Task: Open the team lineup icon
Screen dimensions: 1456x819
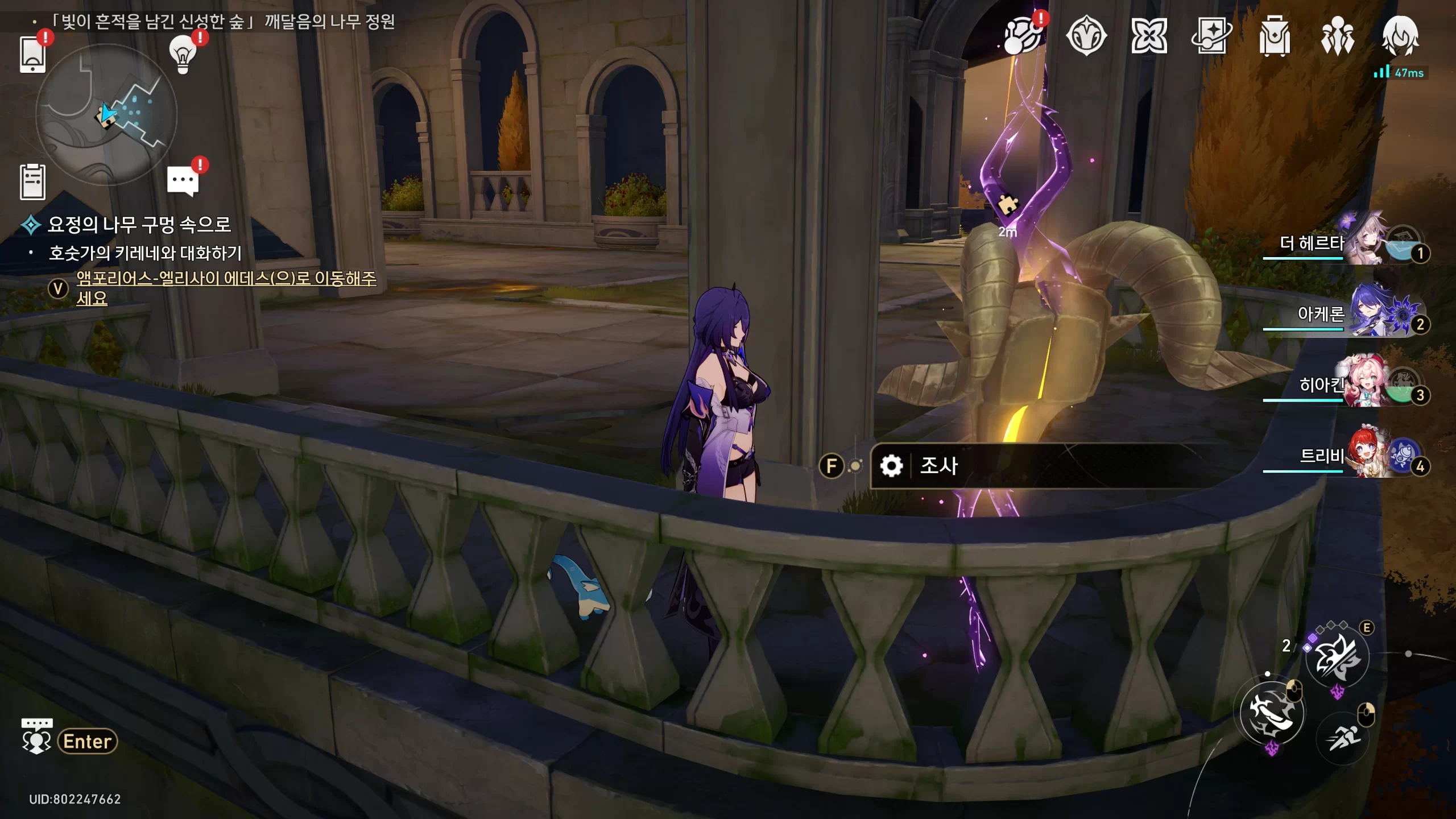Action: pos(1337,36)
